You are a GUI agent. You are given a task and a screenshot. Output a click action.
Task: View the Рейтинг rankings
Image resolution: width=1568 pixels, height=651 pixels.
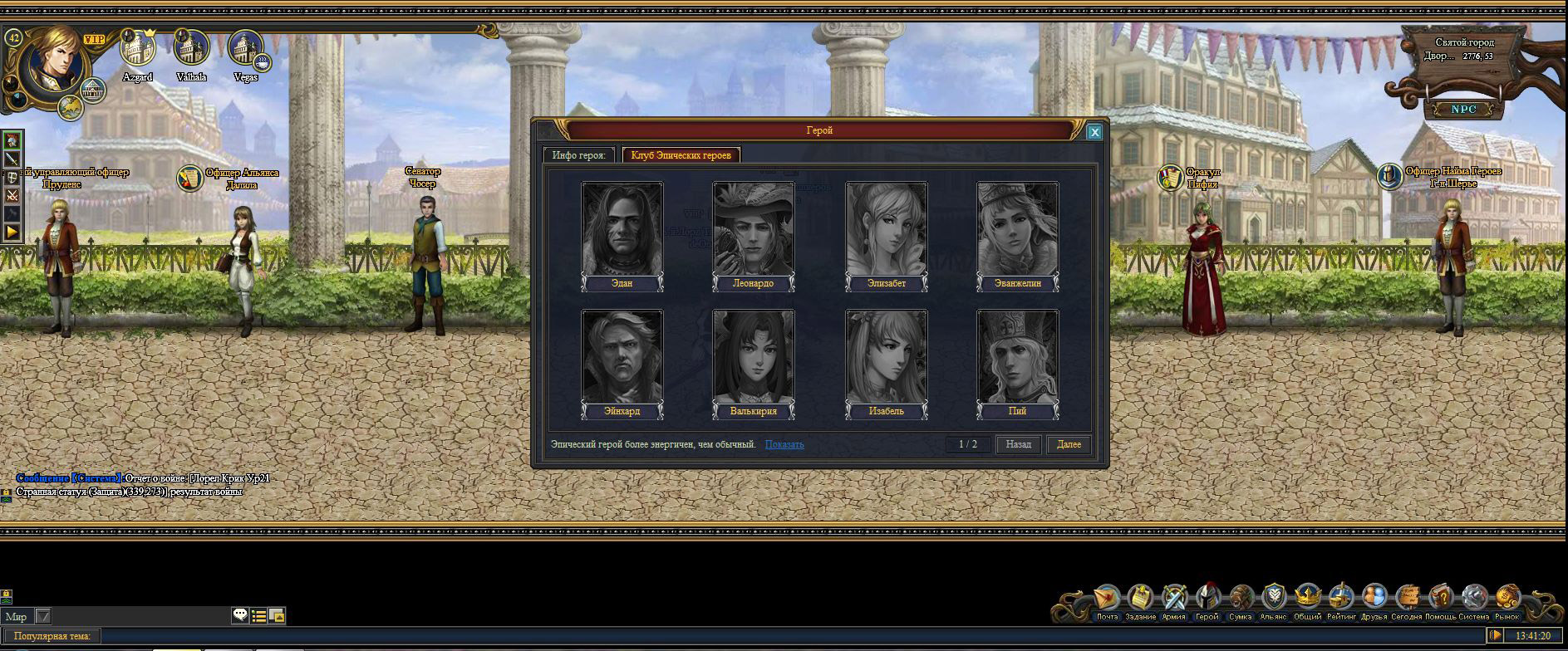[1341, 599]
